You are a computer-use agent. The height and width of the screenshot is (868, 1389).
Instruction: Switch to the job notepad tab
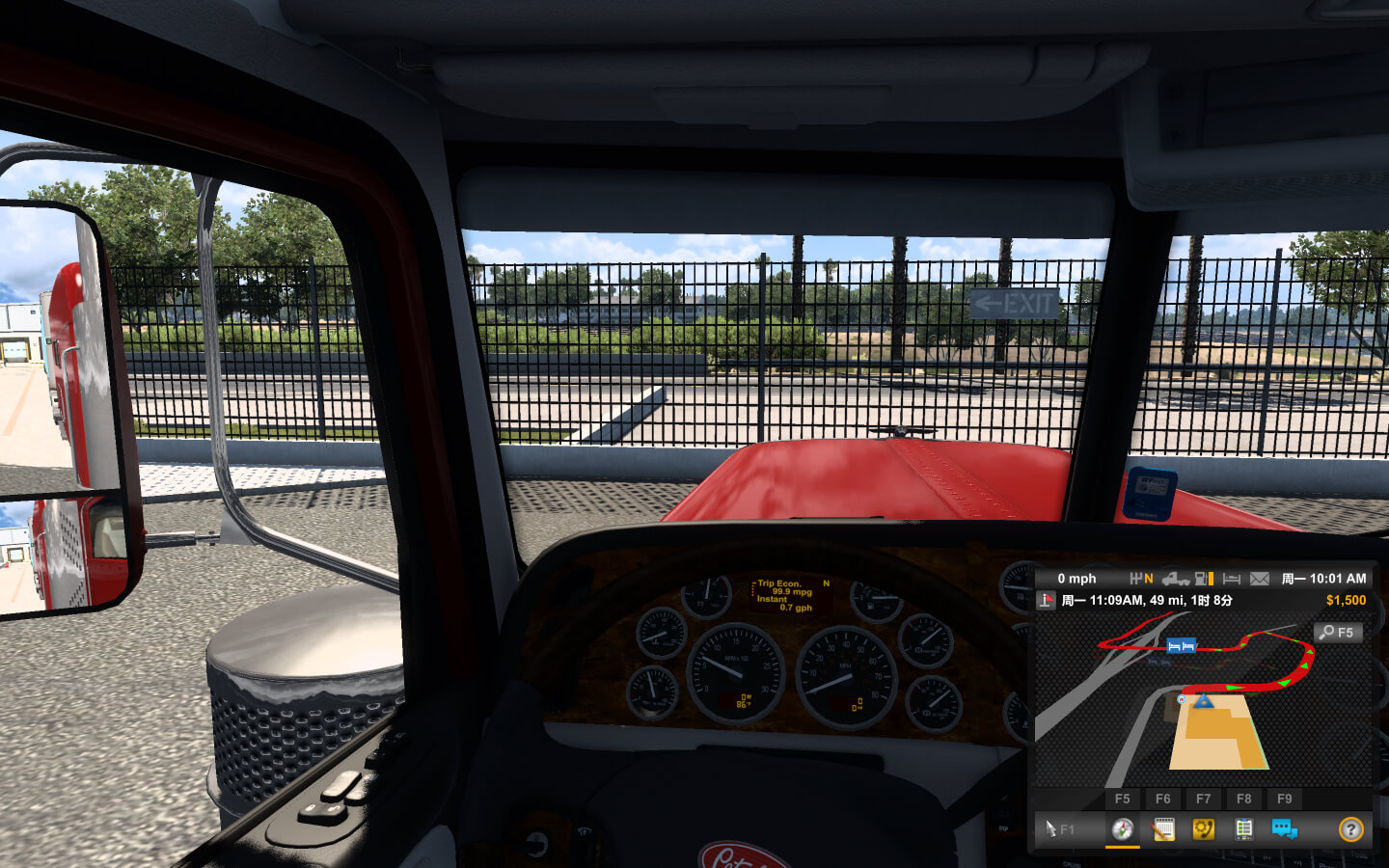point(1163,829)
